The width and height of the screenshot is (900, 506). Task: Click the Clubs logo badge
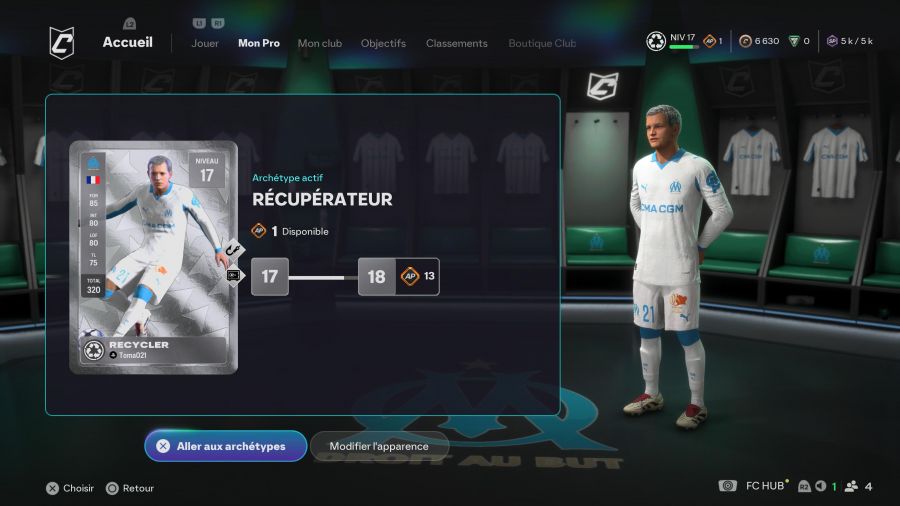[62, 42]
